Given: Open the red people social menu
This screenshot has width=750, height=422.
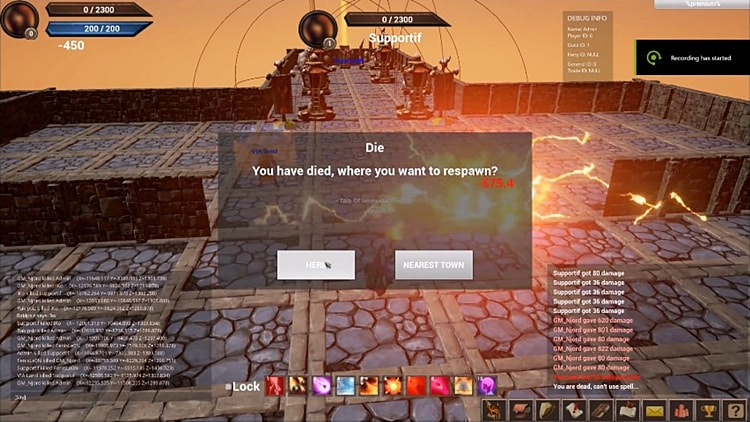Looking at the screenshot, I should [x=681, y=410].
